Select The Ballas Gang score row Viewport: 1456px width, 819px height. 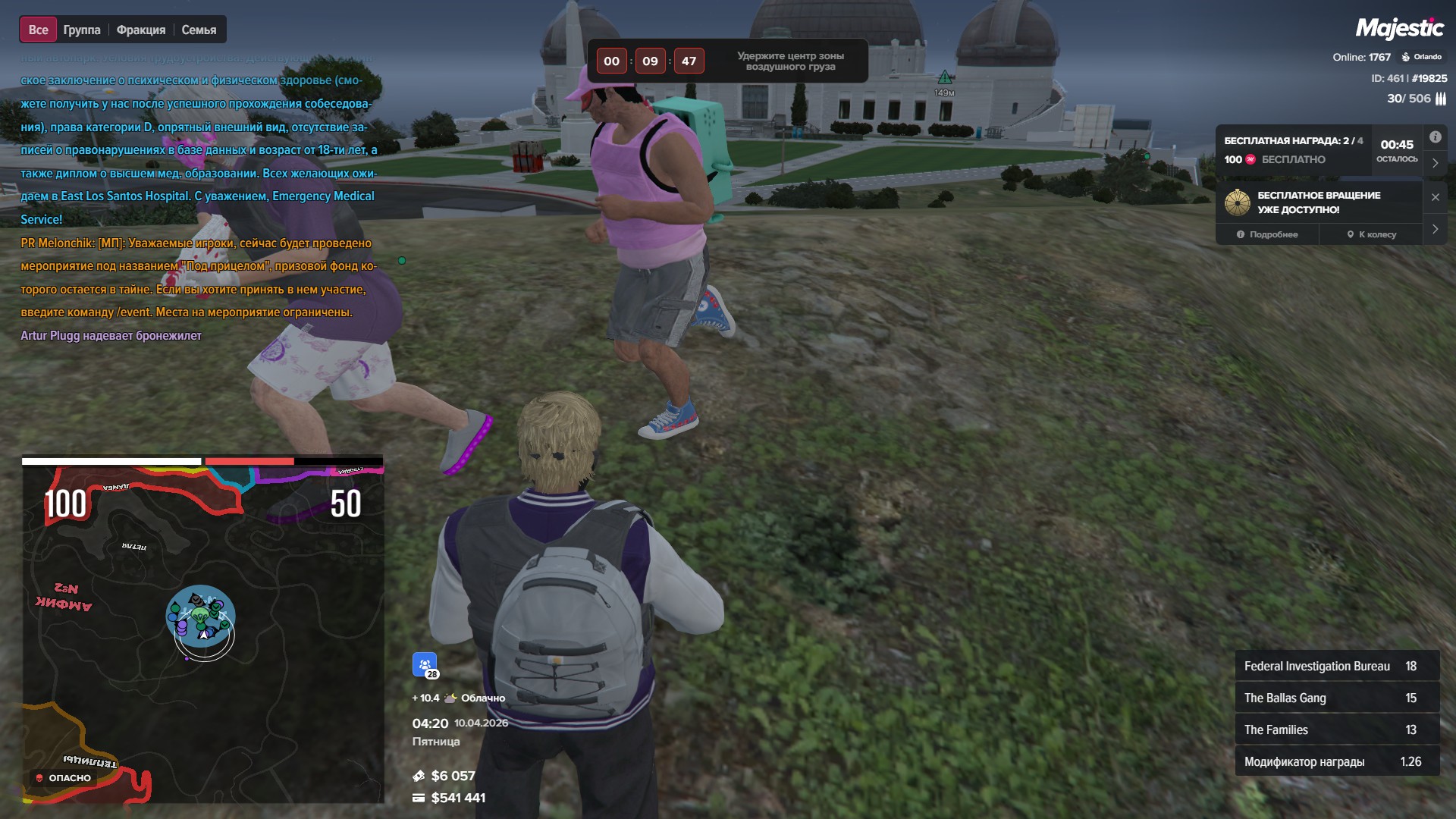click(1336, 698)
